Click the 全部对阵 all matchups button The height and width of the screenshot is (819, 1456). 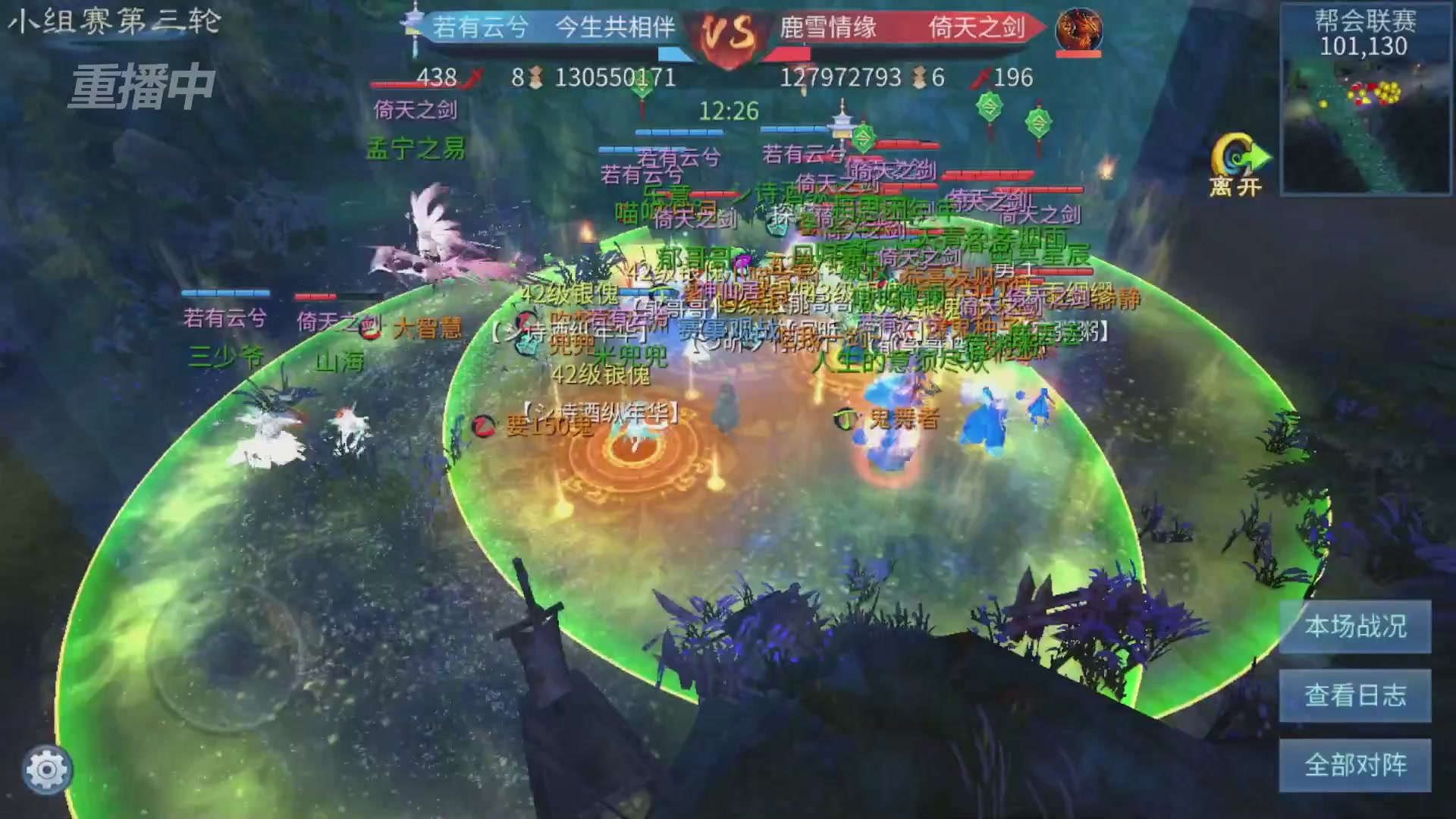[1354, 764]
